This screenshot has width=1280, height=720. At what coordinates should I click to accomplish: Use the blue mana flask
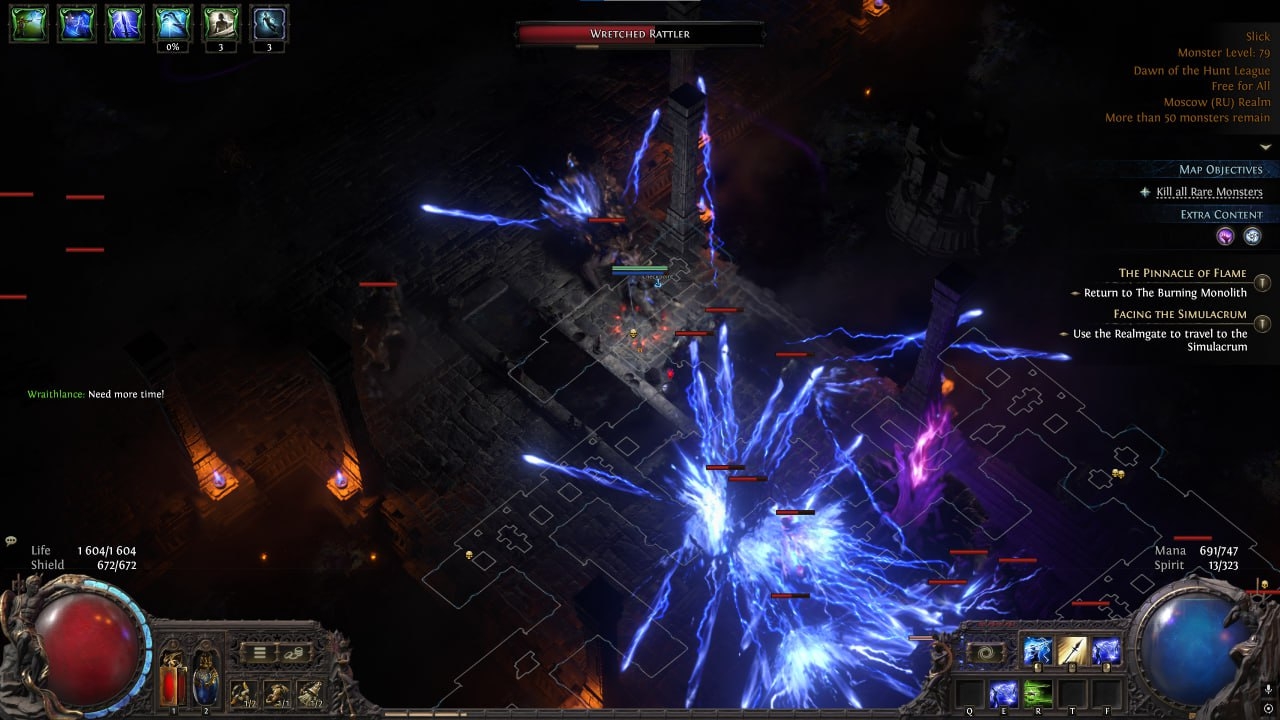pyautogui.click(x=206, y=675)
